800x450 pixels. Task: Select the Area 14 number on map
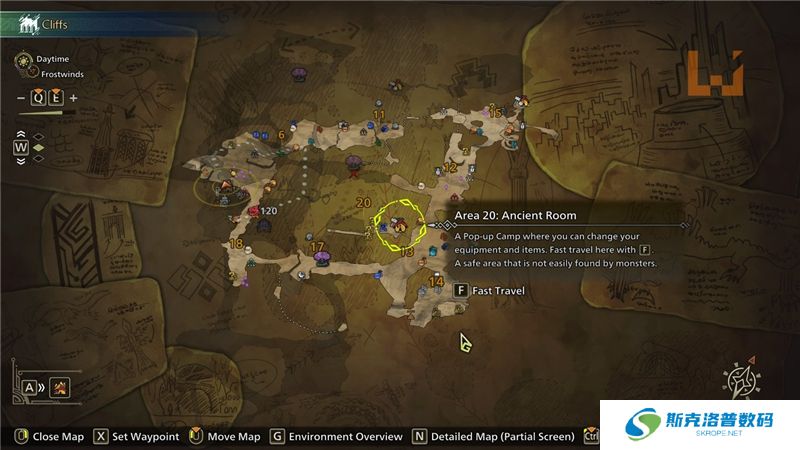coord(436,283)
